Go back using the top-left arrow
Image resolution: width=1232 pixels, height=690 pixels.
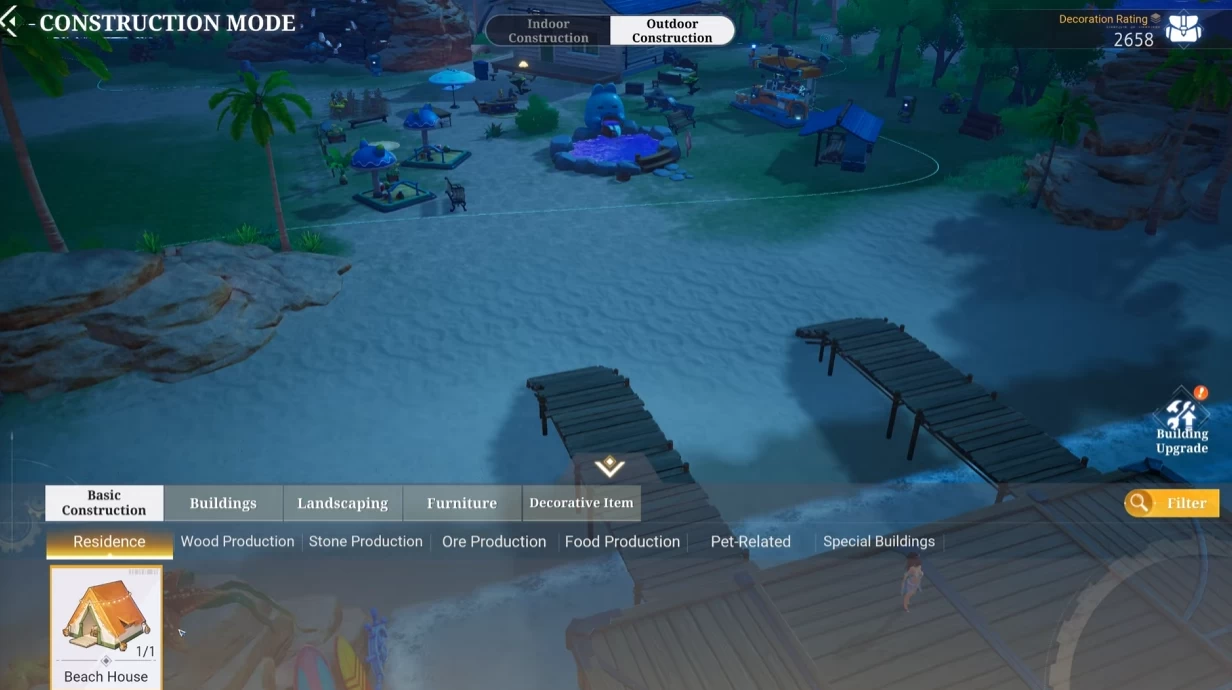tap(10, 22)
